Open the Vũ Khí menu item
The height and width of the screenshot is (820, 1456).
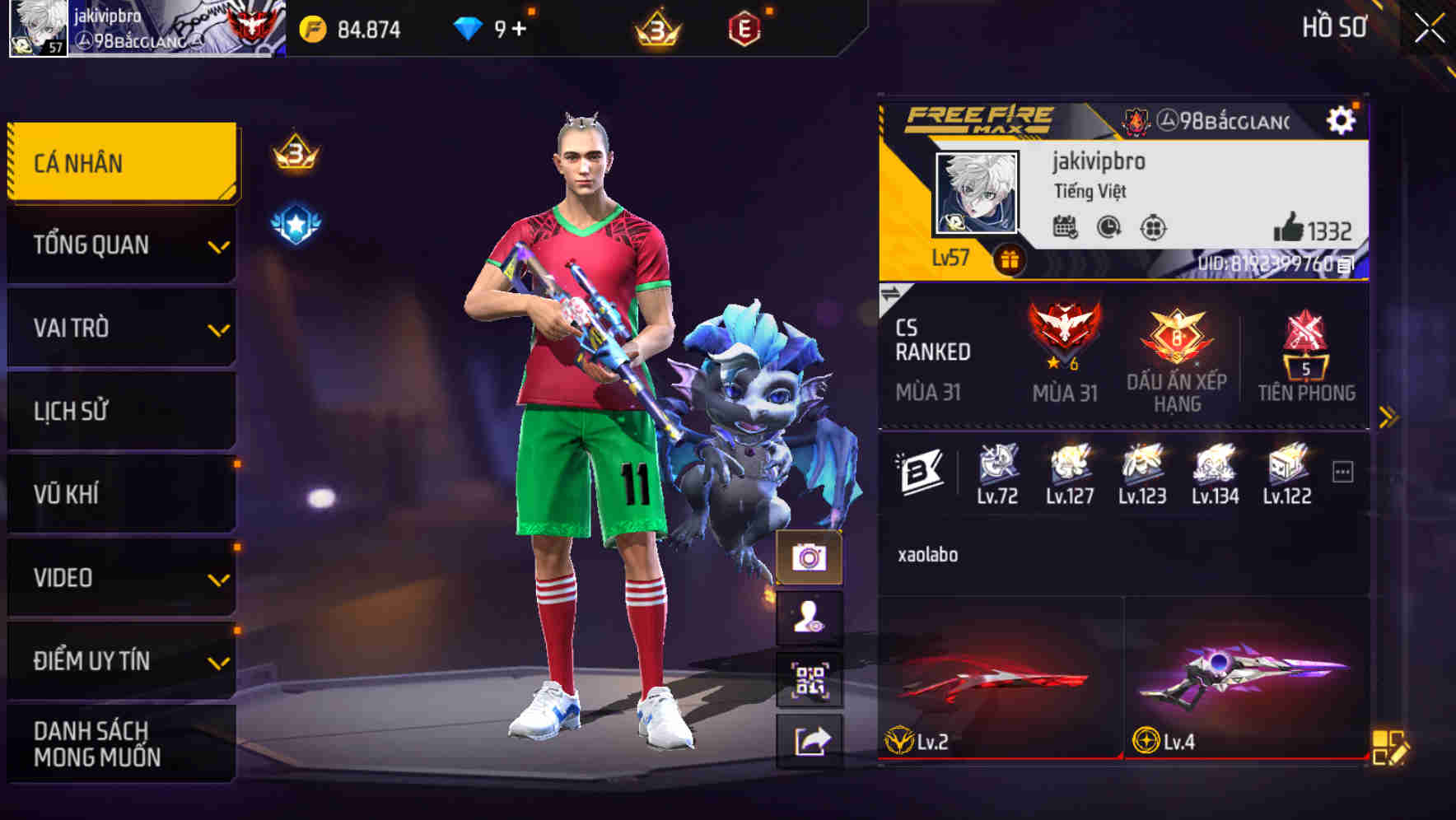tap(120, 493)
